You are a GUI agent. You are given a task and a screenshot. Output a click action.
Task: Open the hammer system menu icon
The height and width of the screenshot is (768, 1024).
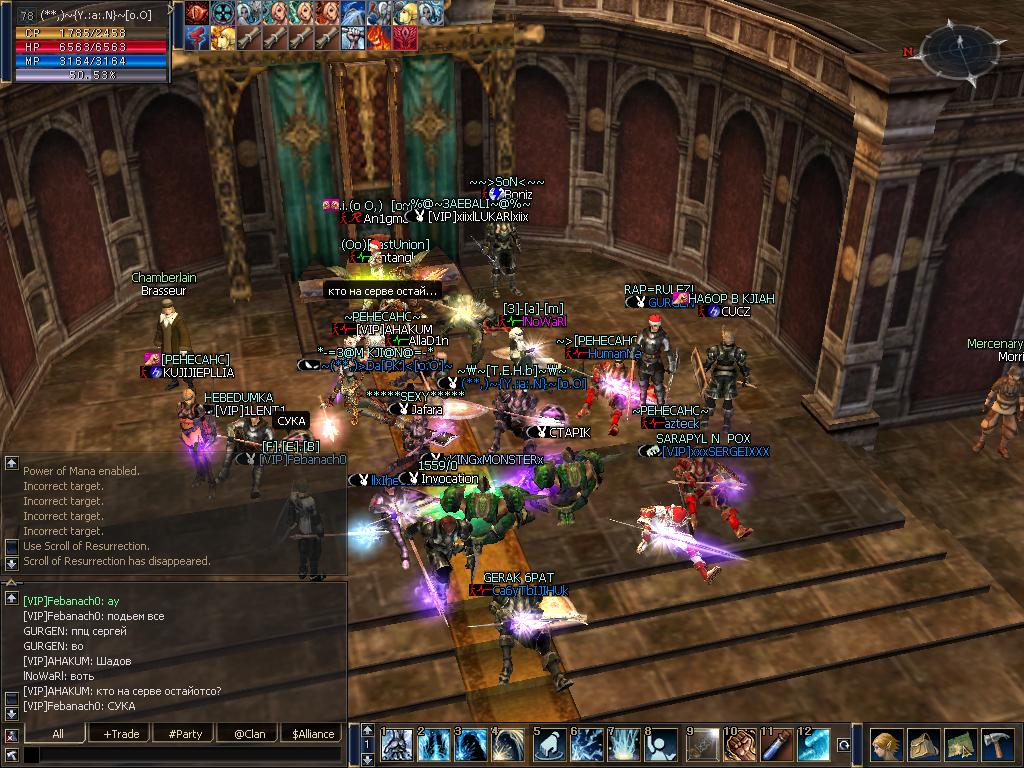997,745
